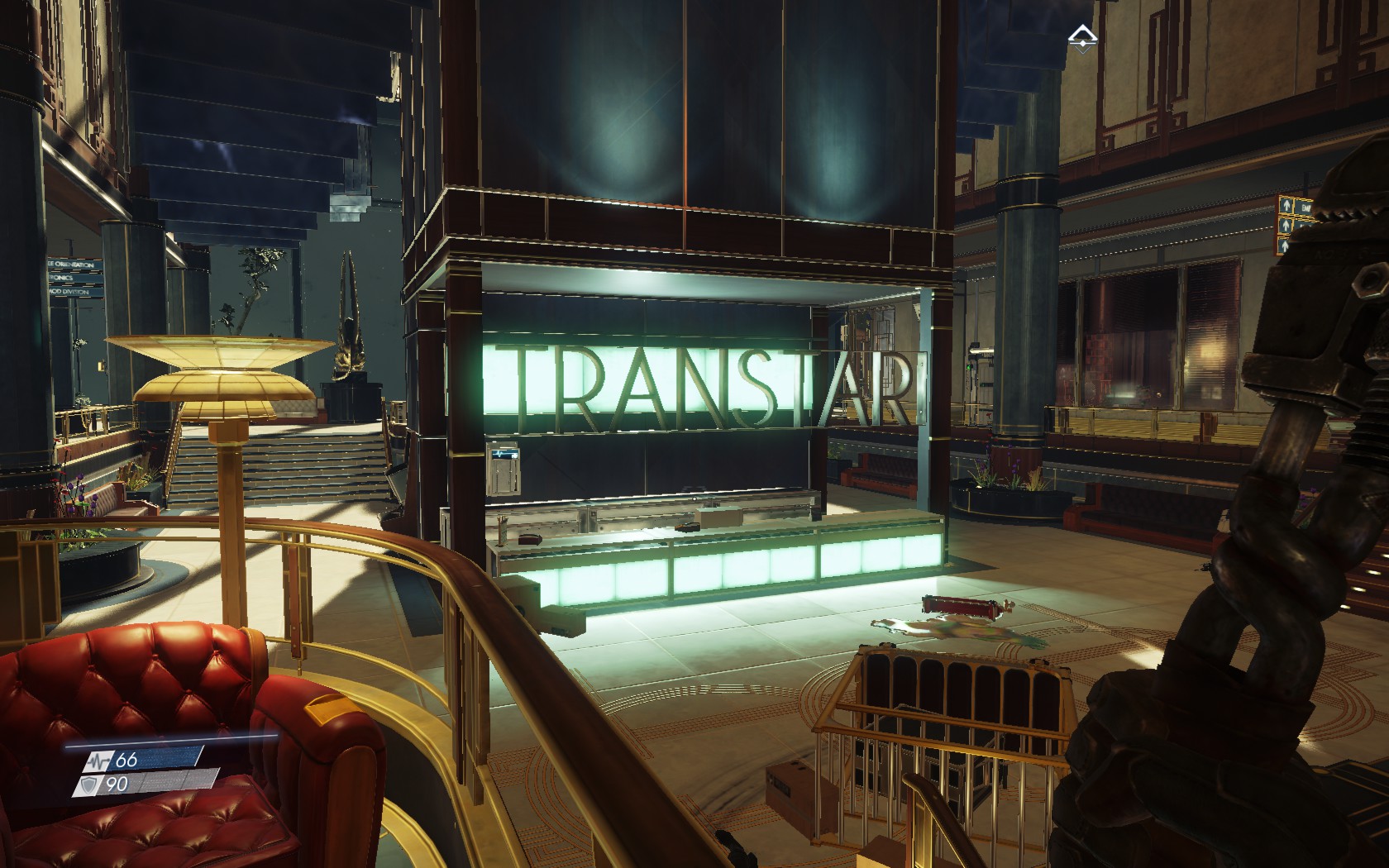Click the objective waypoint marker icon
Screen dimensions: 1389x868
pos(1081,38)
